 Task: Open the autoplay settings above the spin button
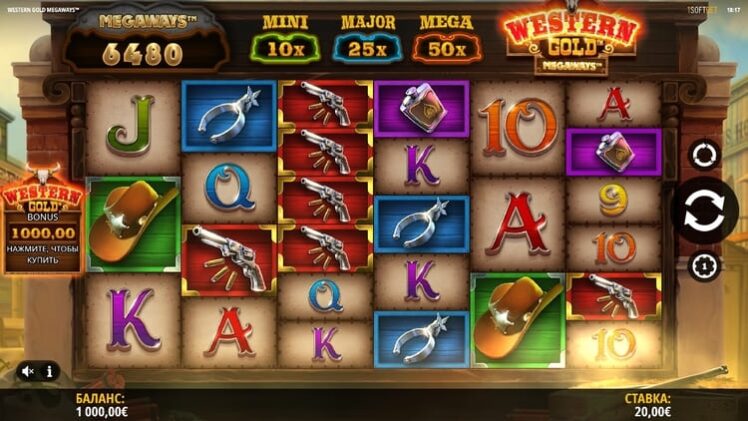pos(704,155)
